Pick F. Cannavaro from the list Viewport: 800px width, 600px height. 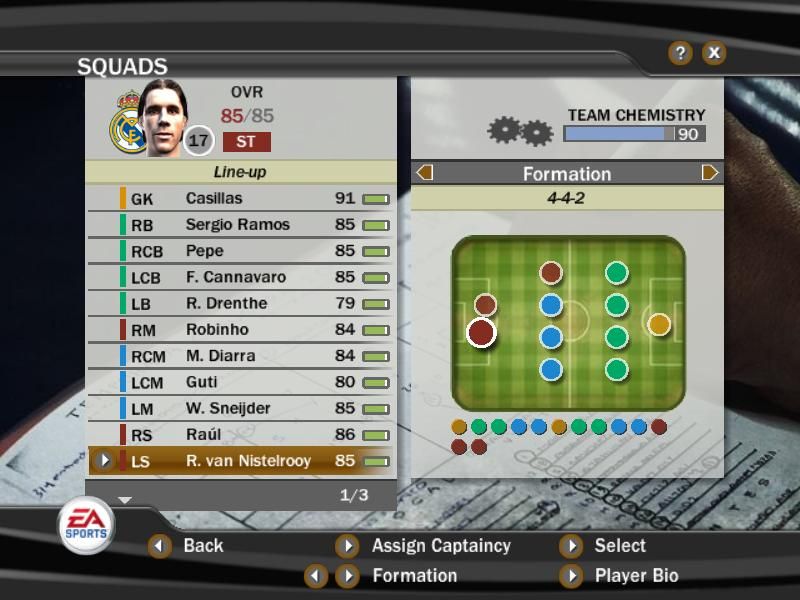(x=240, y=277)
